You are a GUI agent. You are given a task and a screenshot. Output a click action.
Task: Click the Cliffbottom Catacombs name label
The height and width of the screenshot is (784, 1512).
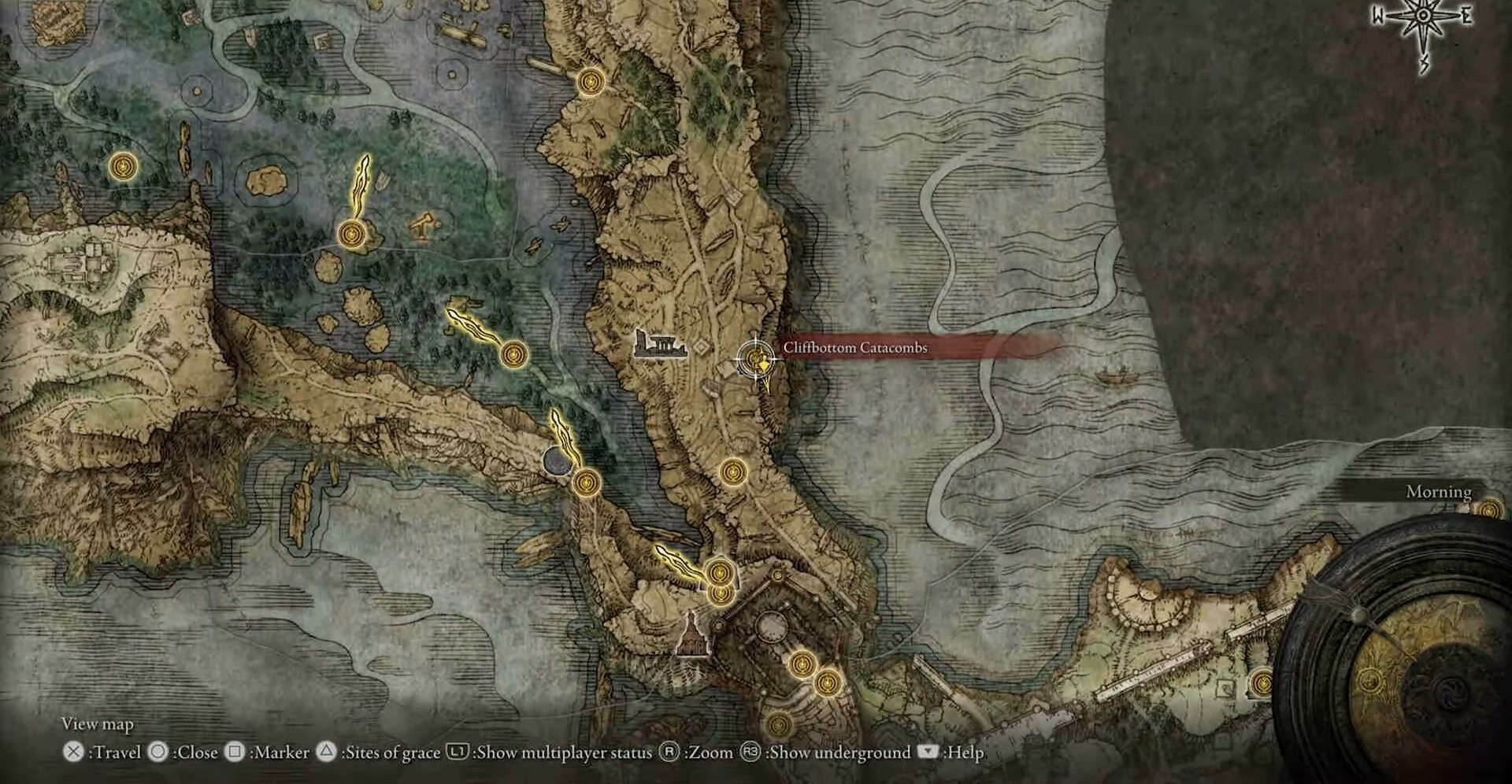(x=854, y=348)
